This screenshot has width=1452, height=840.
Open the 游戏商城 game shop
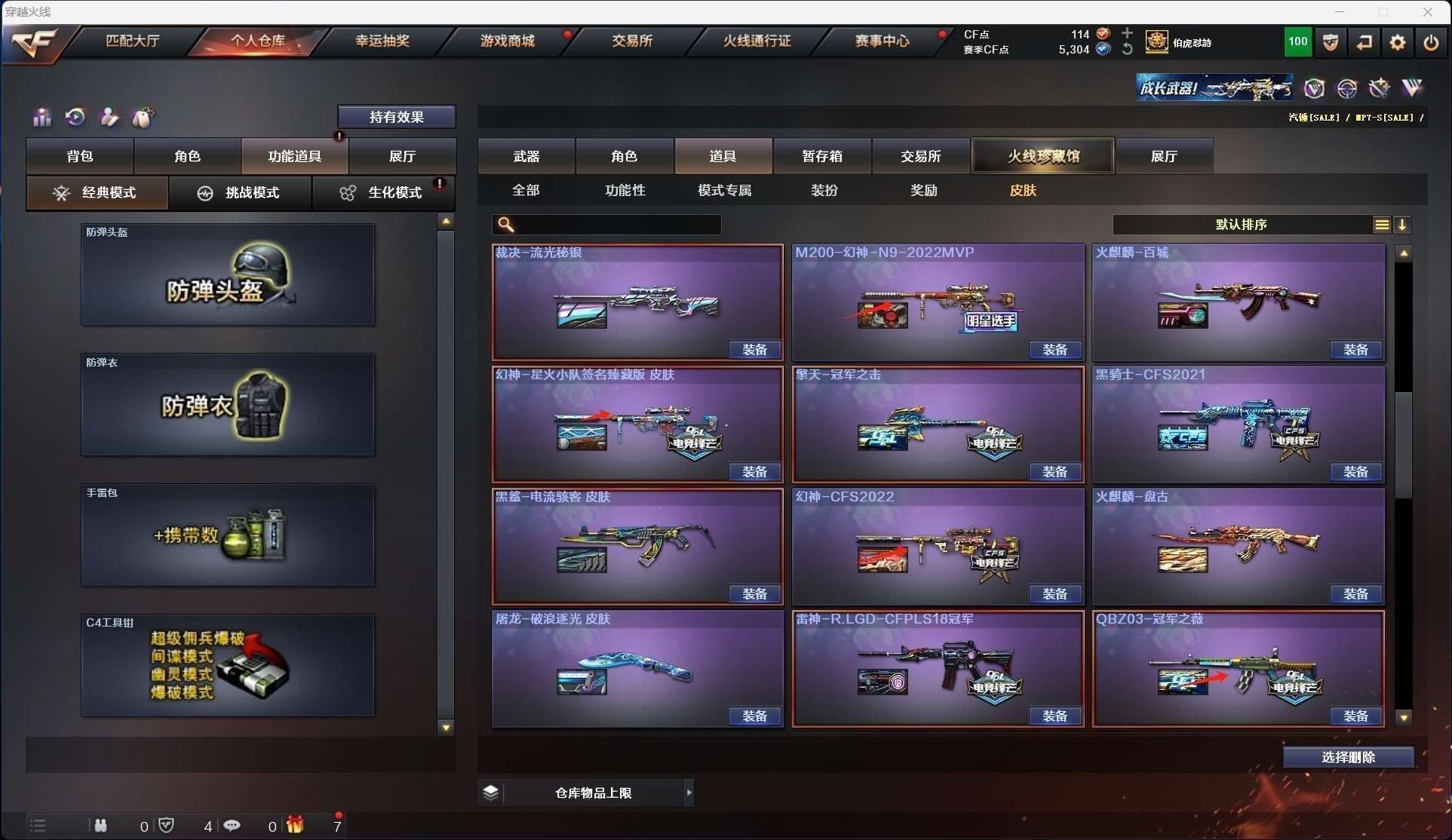coord(508,41)
